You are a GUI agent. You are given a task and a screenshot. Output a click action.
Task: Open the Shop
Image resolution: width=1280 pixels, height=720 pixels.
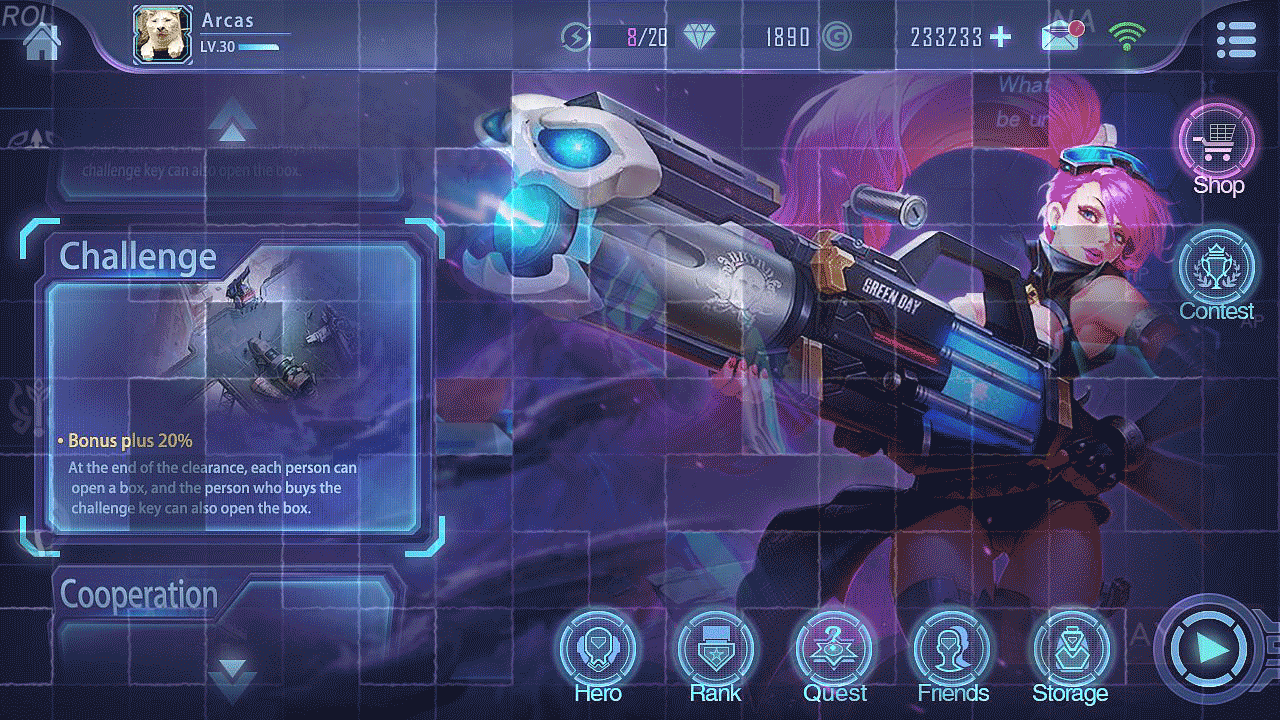1216,140
